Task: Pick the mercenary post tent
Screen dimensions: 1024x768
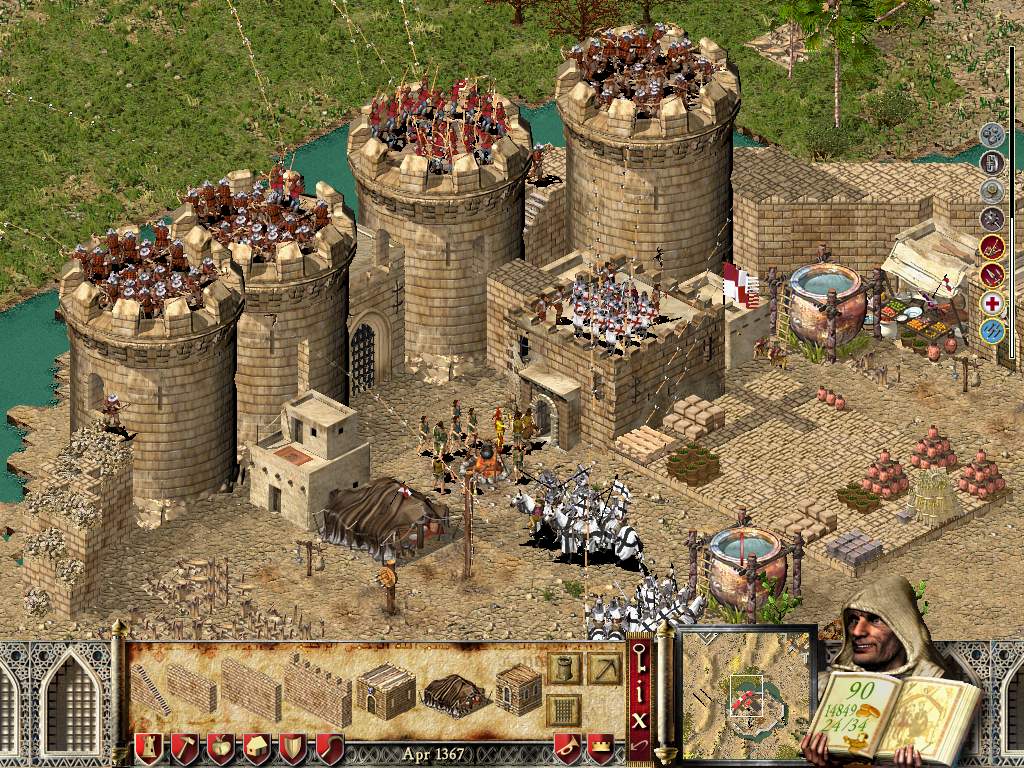Action: point(453,694)
